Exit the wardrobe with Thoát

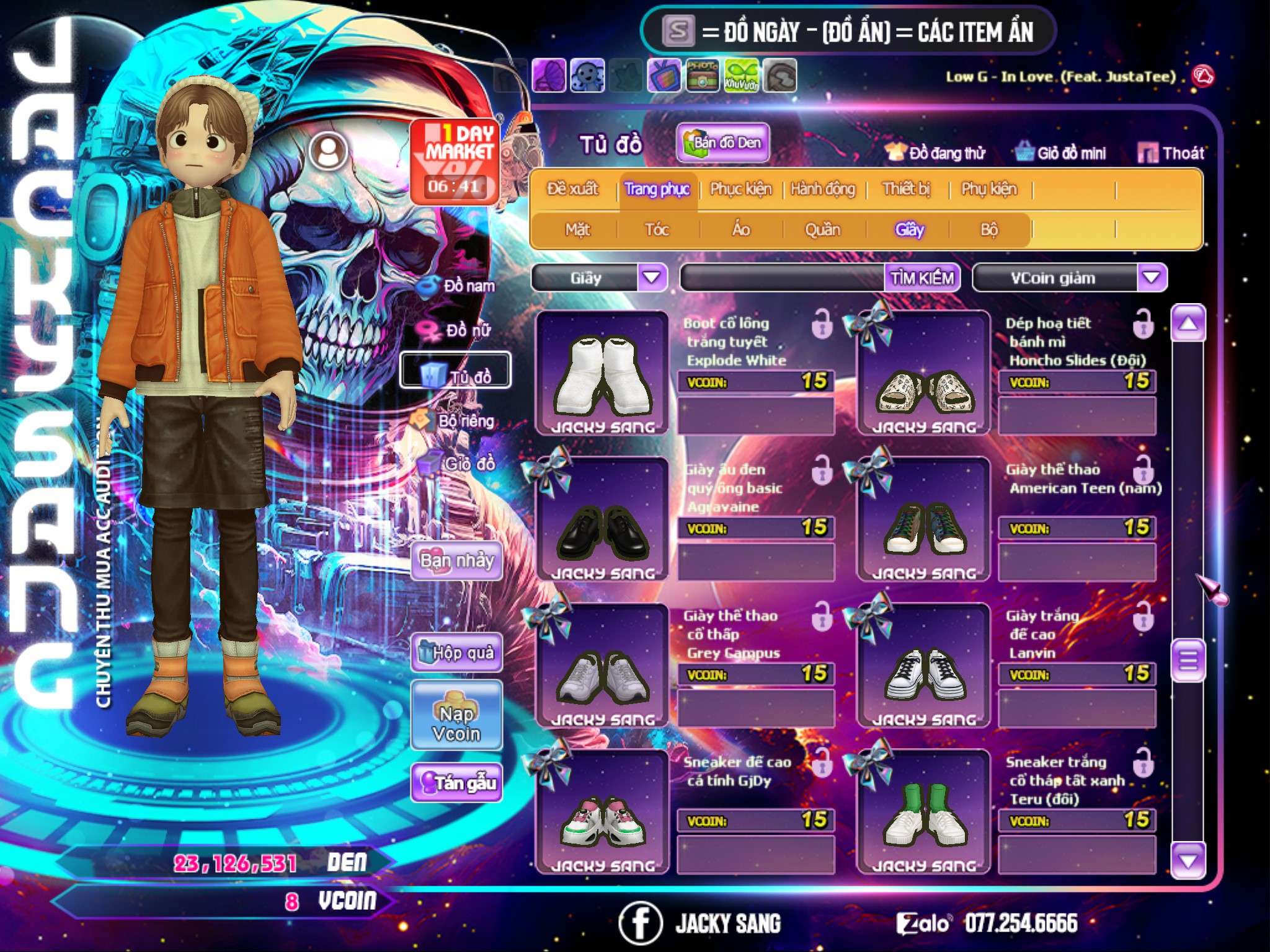pyautogui.click(x=1171, y=153)
